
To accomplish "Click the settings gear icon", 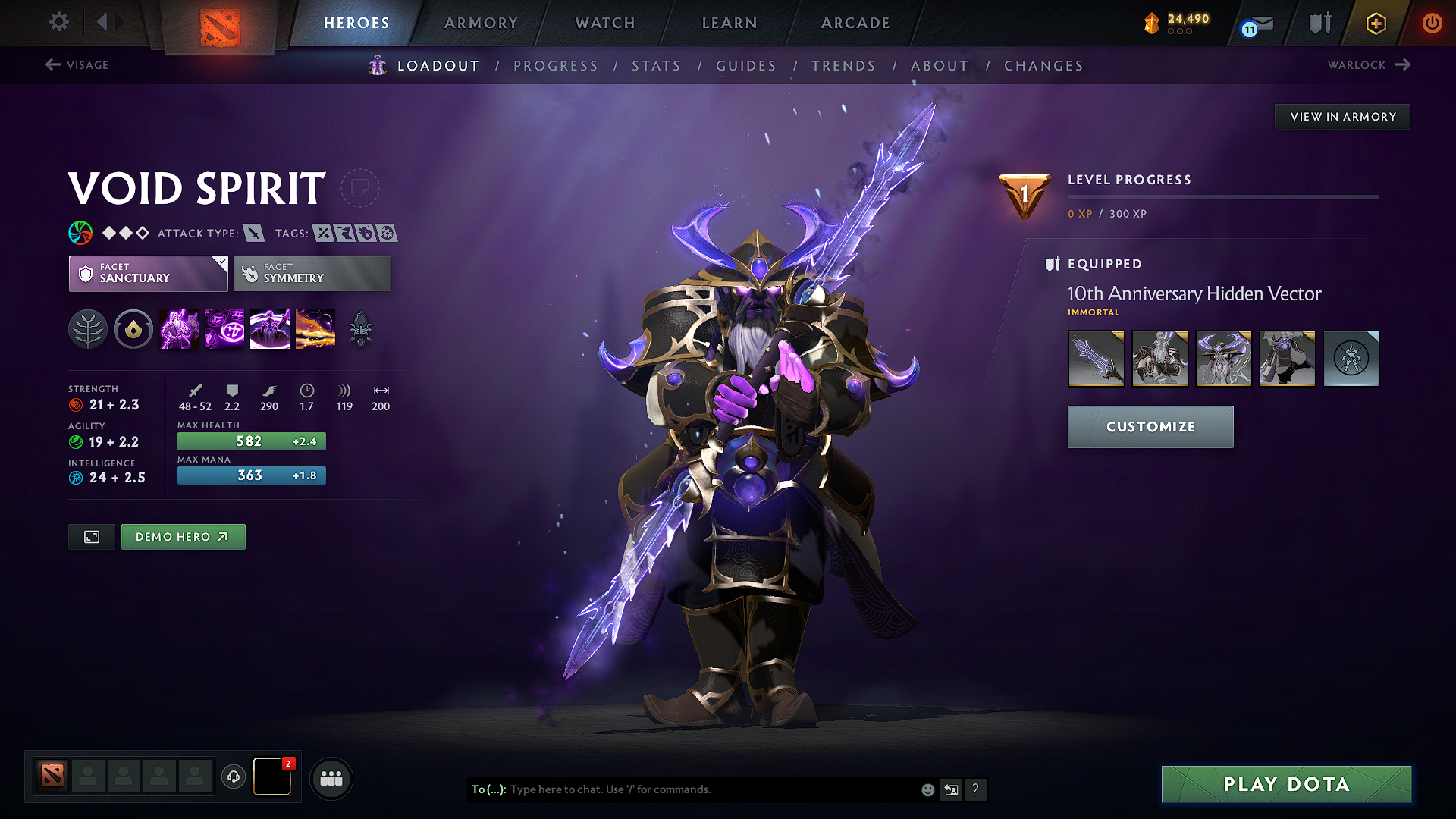I will pyautogui.click(x=58, y=22).
